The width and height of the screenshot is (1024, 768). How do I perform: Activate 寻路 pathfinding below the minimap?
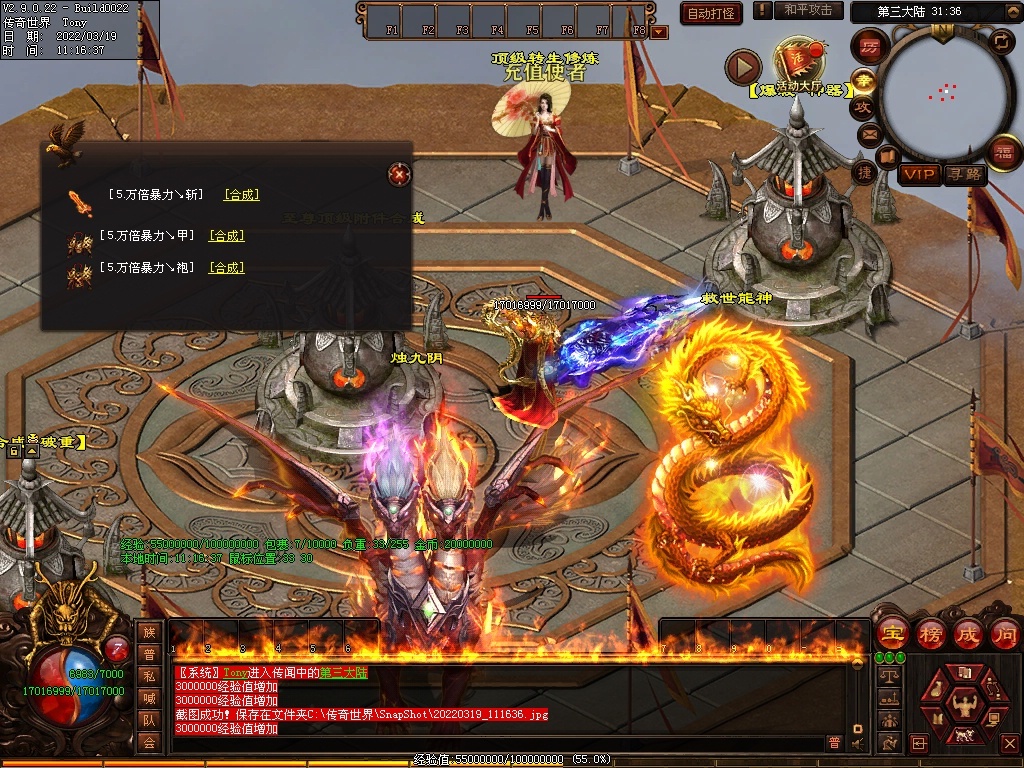965,174
